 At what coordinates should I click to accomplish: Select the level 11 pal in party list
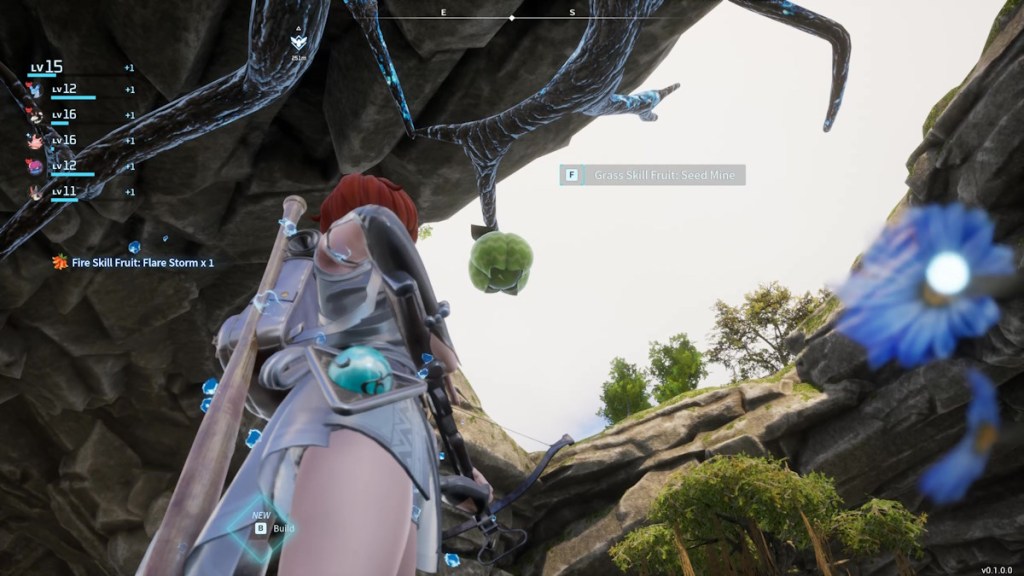(36, 192)
